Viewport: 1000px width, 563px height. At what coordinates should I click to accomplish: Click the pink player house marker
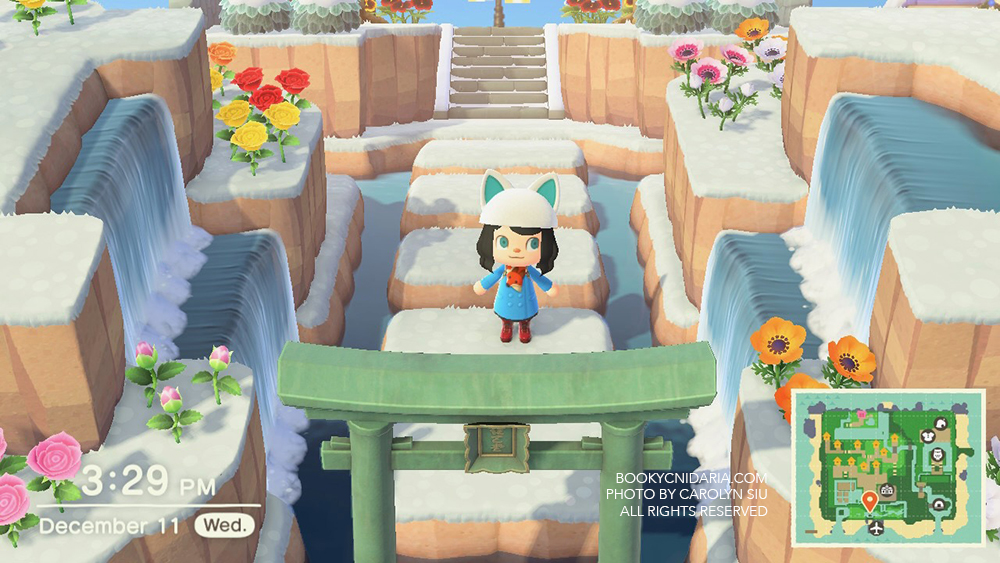[x=861, y=414]
